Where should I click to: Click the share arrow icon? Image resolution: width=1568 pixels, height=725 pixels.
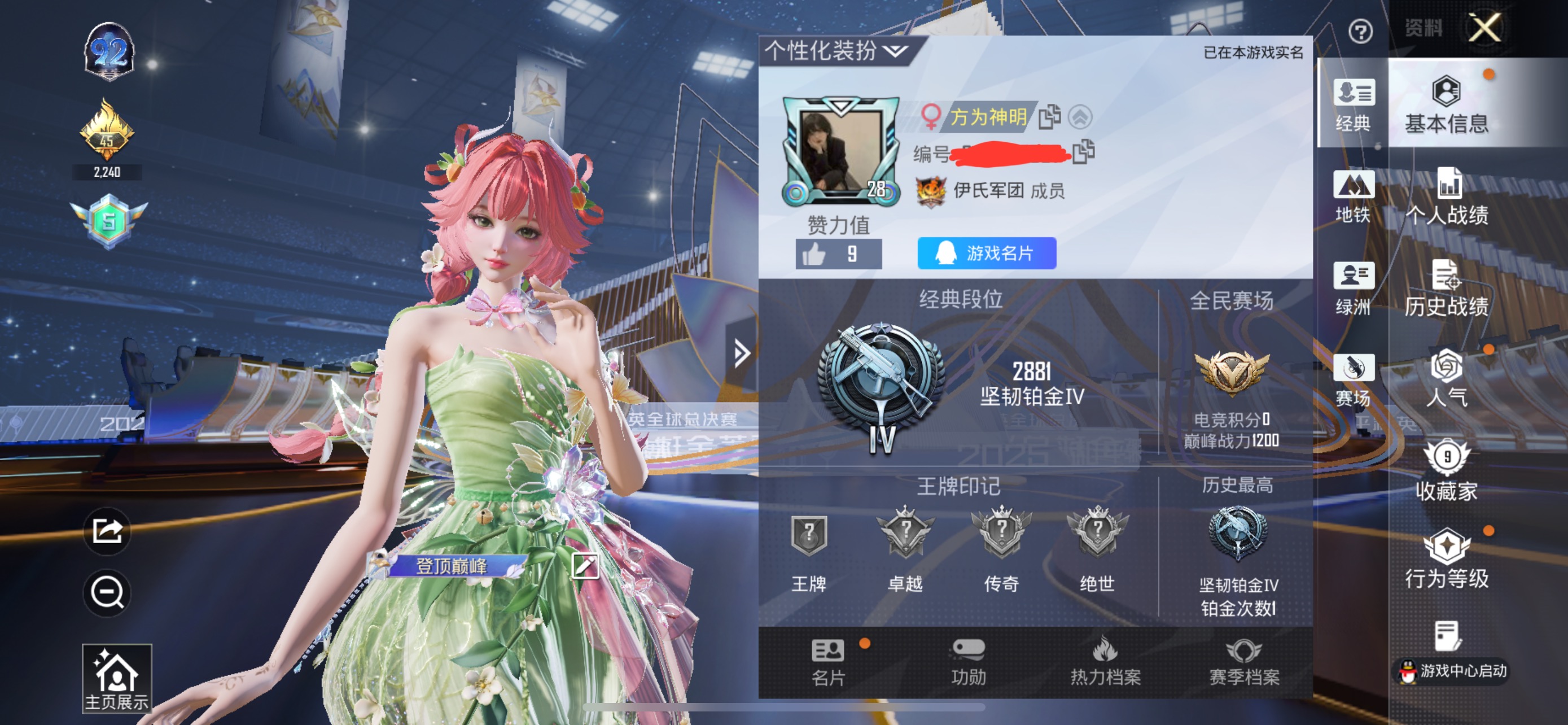point(107,531)
